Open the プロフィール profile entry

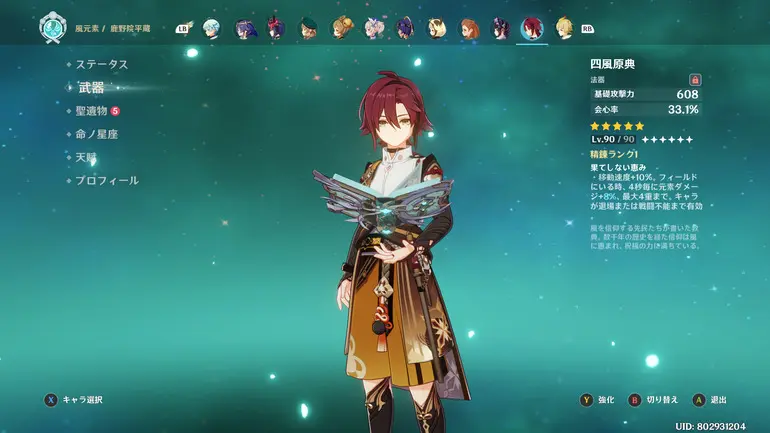(108, 181)
